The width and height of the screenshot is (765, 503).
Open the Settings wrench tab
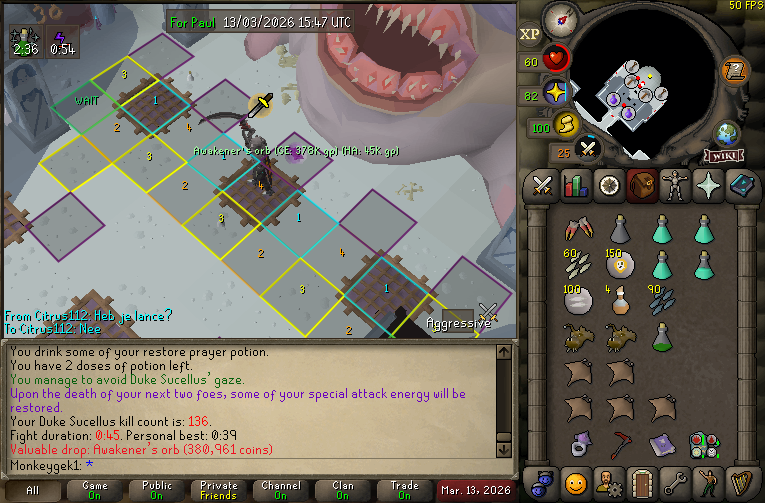[x=674, y=480]
